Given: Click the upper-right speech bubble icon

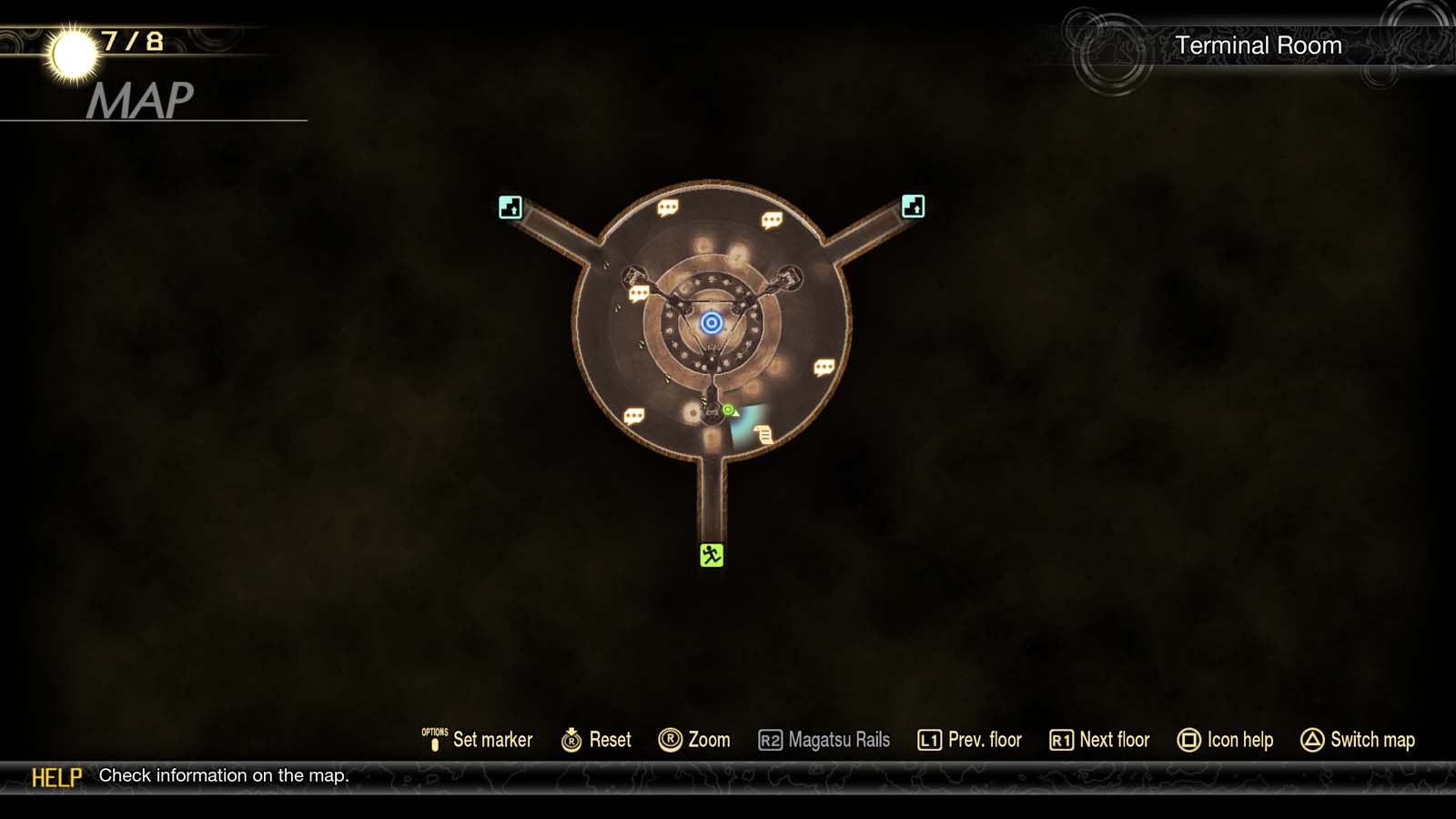Looking at the screenshot, I should [x=771, y=218].
